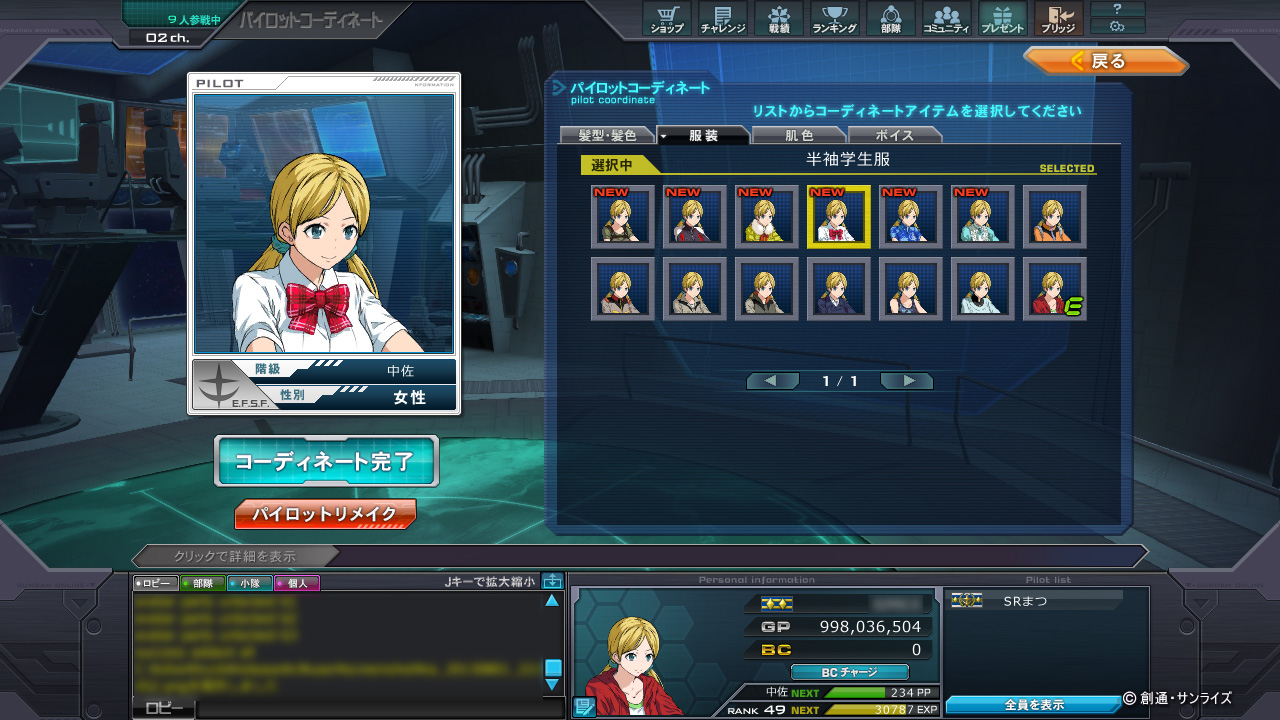Open the ショップ shop menu
Viewport: 1280px width, 720px height.
click(x=667, y=19)
